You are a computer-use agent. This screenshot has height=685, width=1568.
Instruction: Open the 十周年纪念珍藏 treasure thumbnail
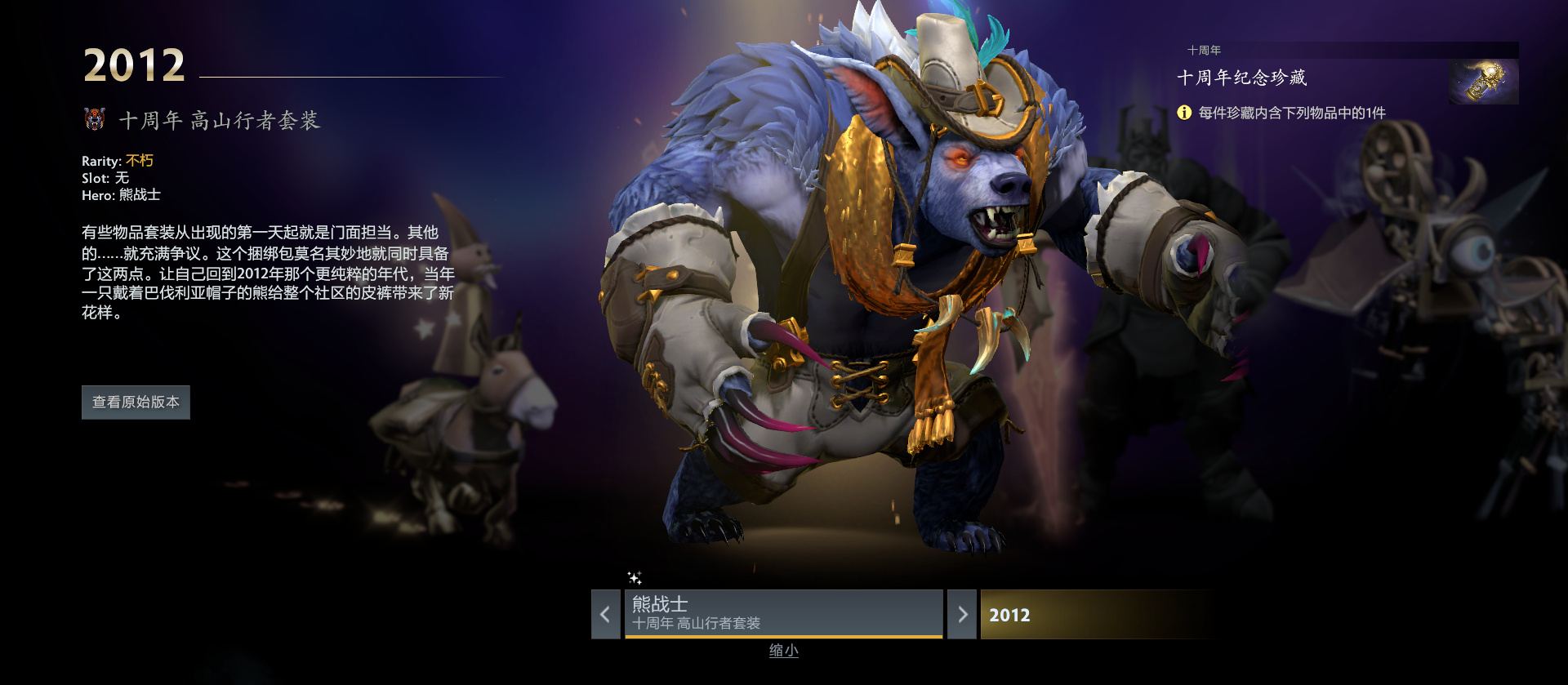(1483, 82)
